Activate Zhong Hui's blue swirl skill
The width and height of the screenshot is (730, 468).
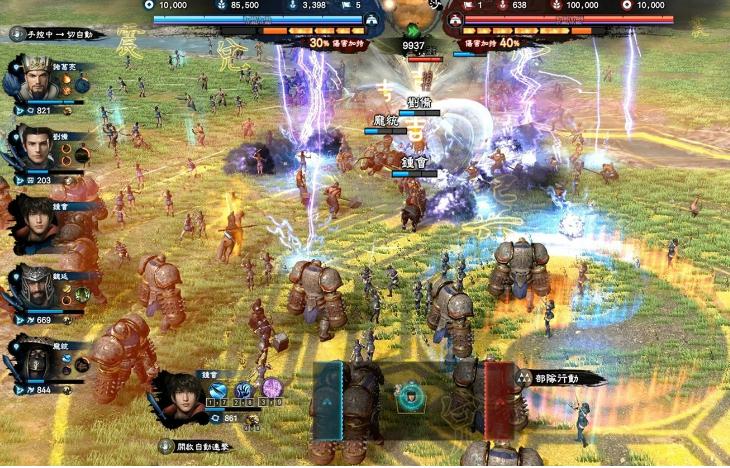244,389
